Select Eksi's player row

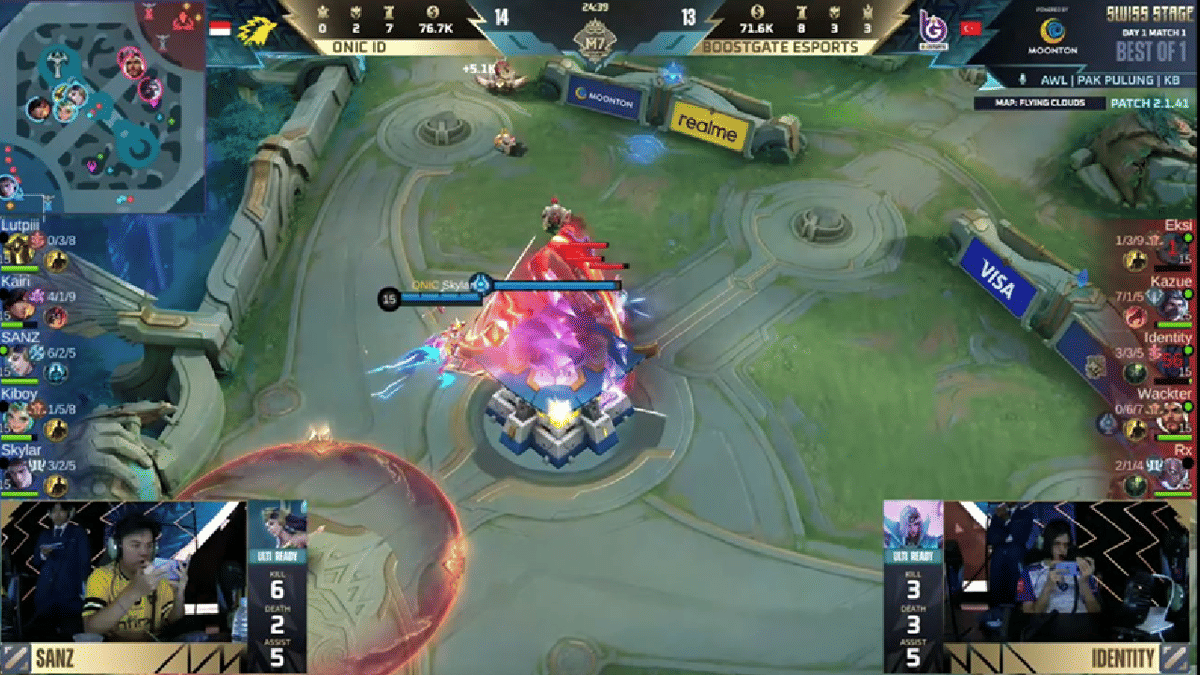tap(1160, 247)
